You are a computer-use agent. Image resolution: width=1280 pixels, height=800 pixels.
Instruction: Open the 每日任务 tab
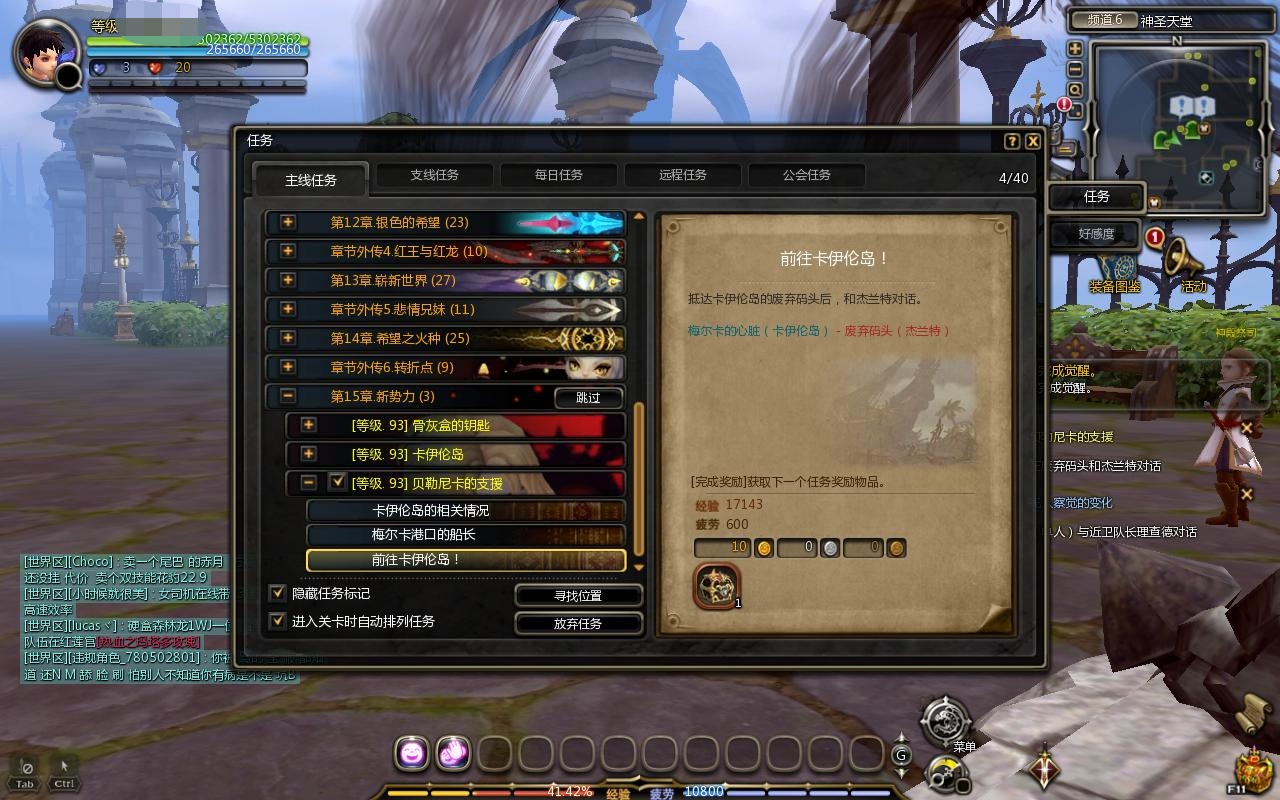click(x=558, y=175)
